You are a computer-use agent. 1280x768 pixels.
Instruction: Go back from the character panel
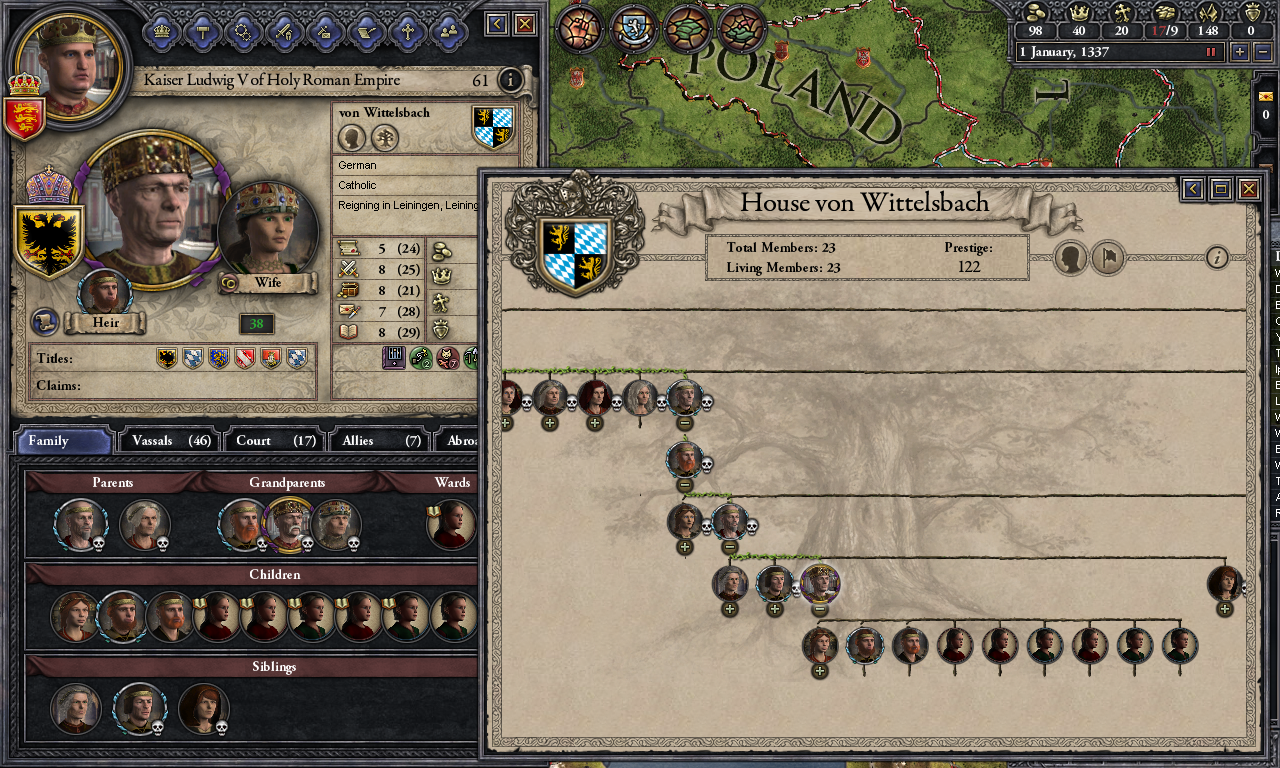pyautogui.click(x=497, y=24)
